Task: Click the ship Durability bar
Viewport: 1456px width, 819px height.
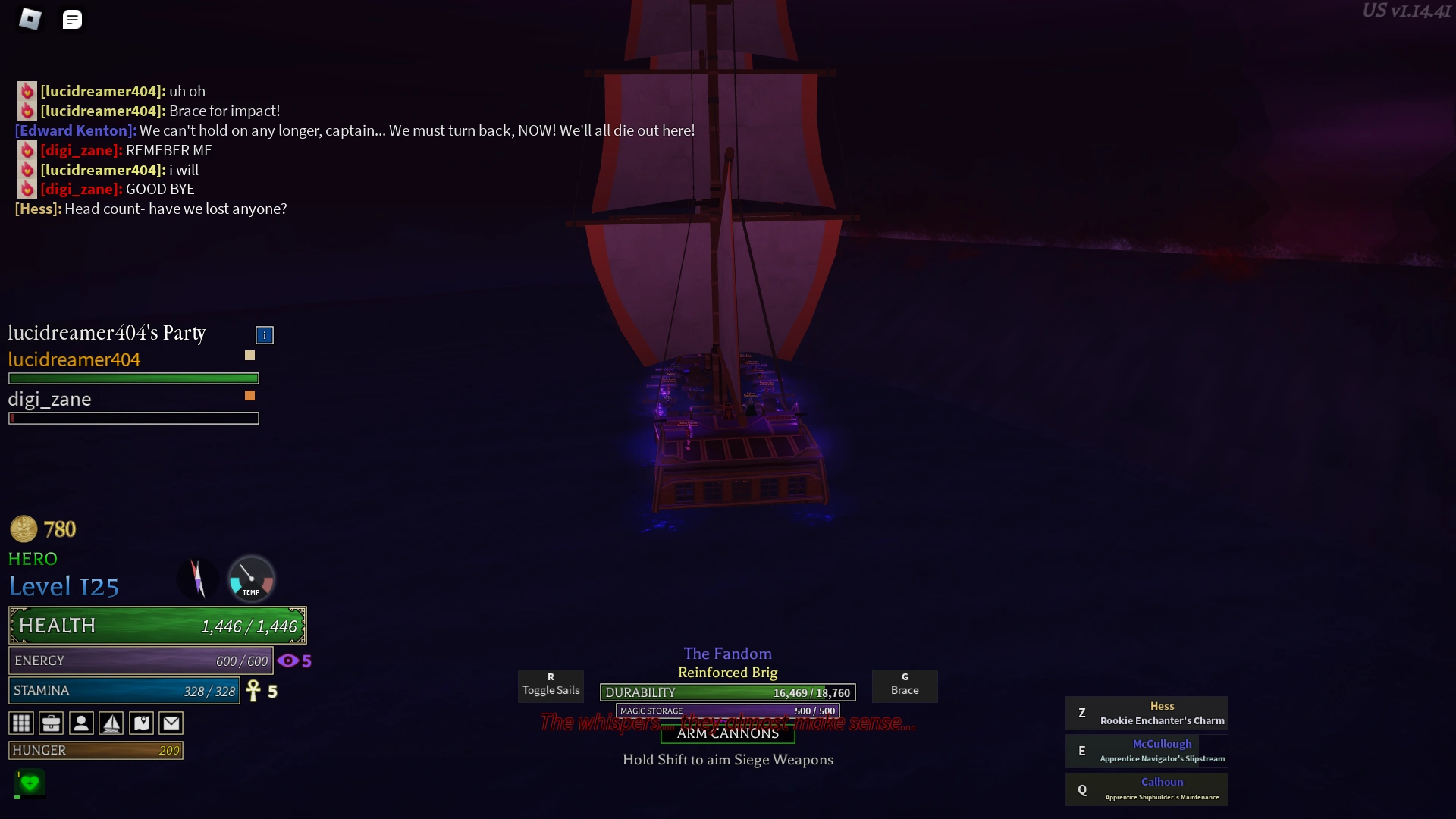Action: [x=726, y=692]
